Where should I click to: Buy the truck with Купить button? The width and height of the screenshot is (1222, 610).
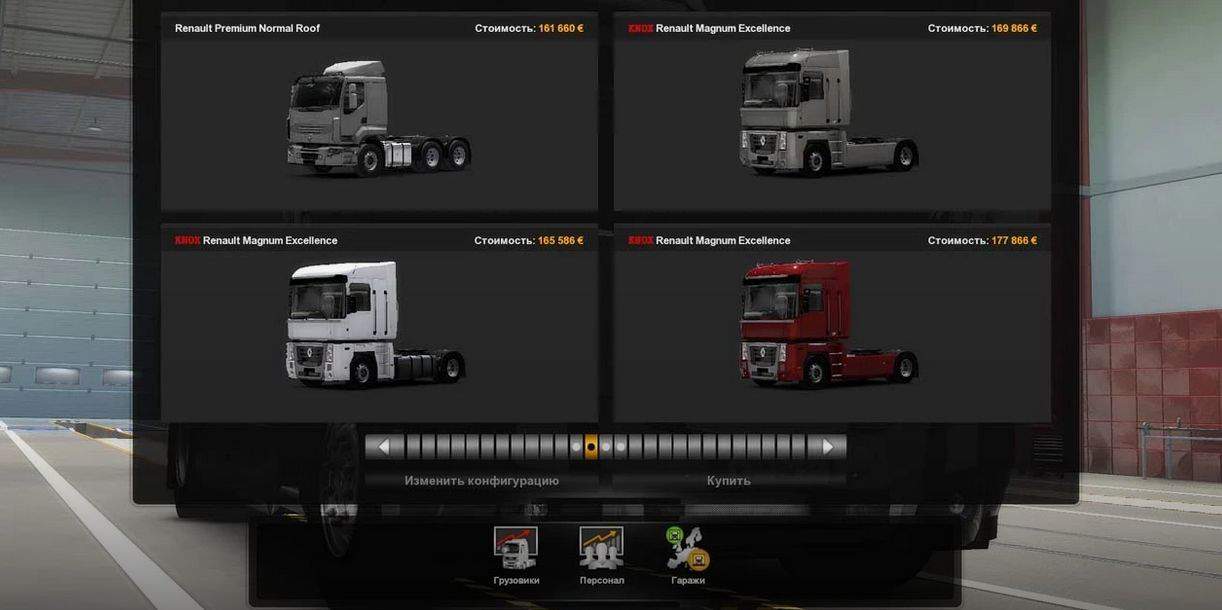click(728, 481)
